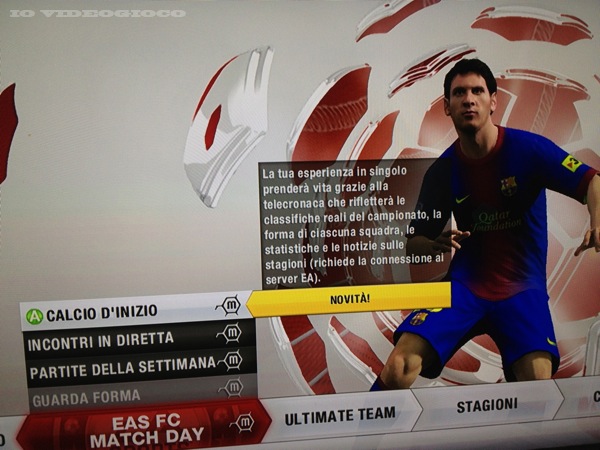The width and height of the screenshot is (600, 450).
Task: Go to the Stagioni tab
Action: click(x=486, y=405)
